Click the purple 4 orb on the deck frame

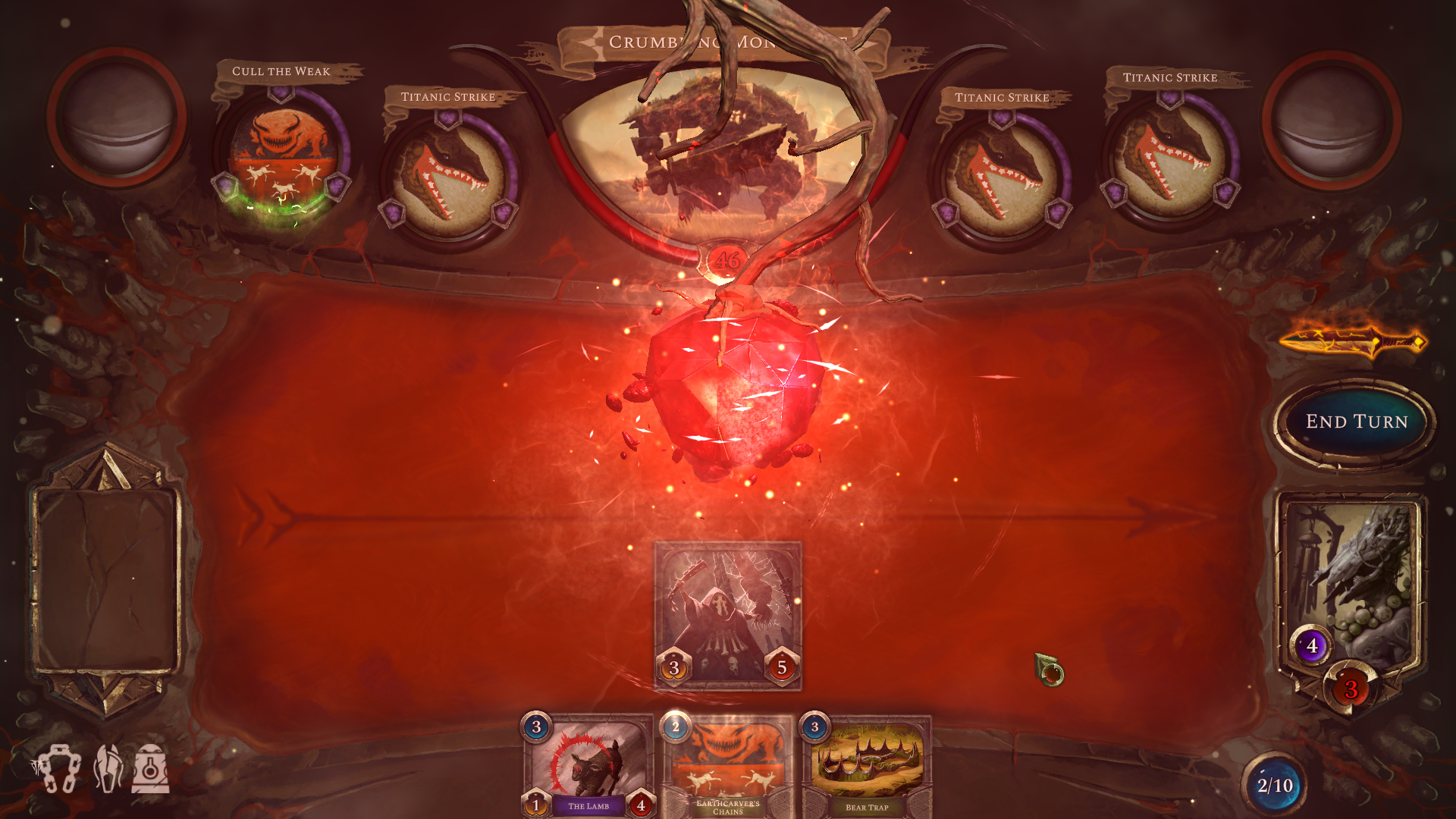1314,646
